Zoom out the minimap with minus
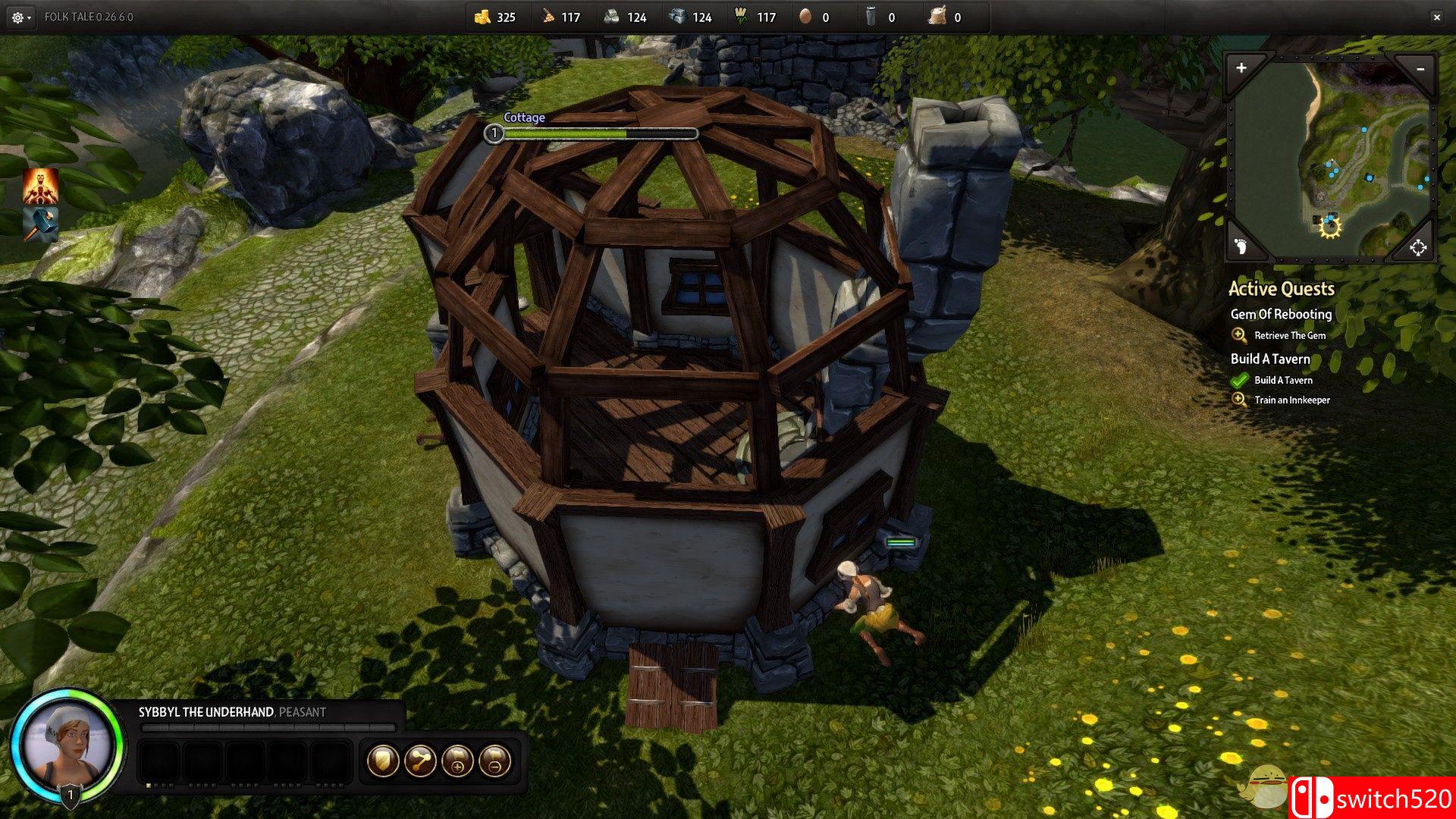Screen dimensions: 1456x819 click(x=1420, y=69)
